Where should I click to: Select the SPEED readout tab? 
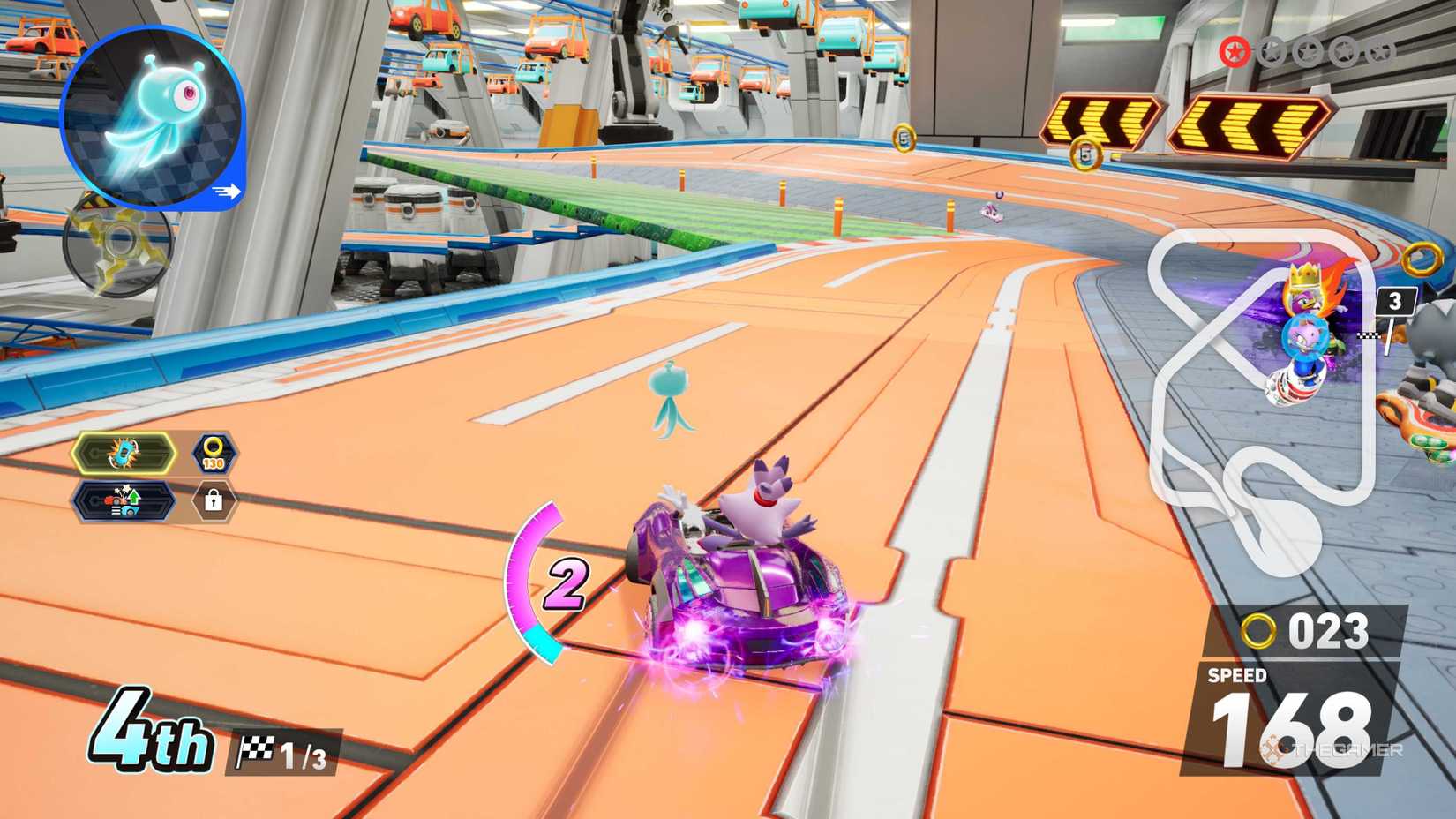click(x=1235, y=675)
